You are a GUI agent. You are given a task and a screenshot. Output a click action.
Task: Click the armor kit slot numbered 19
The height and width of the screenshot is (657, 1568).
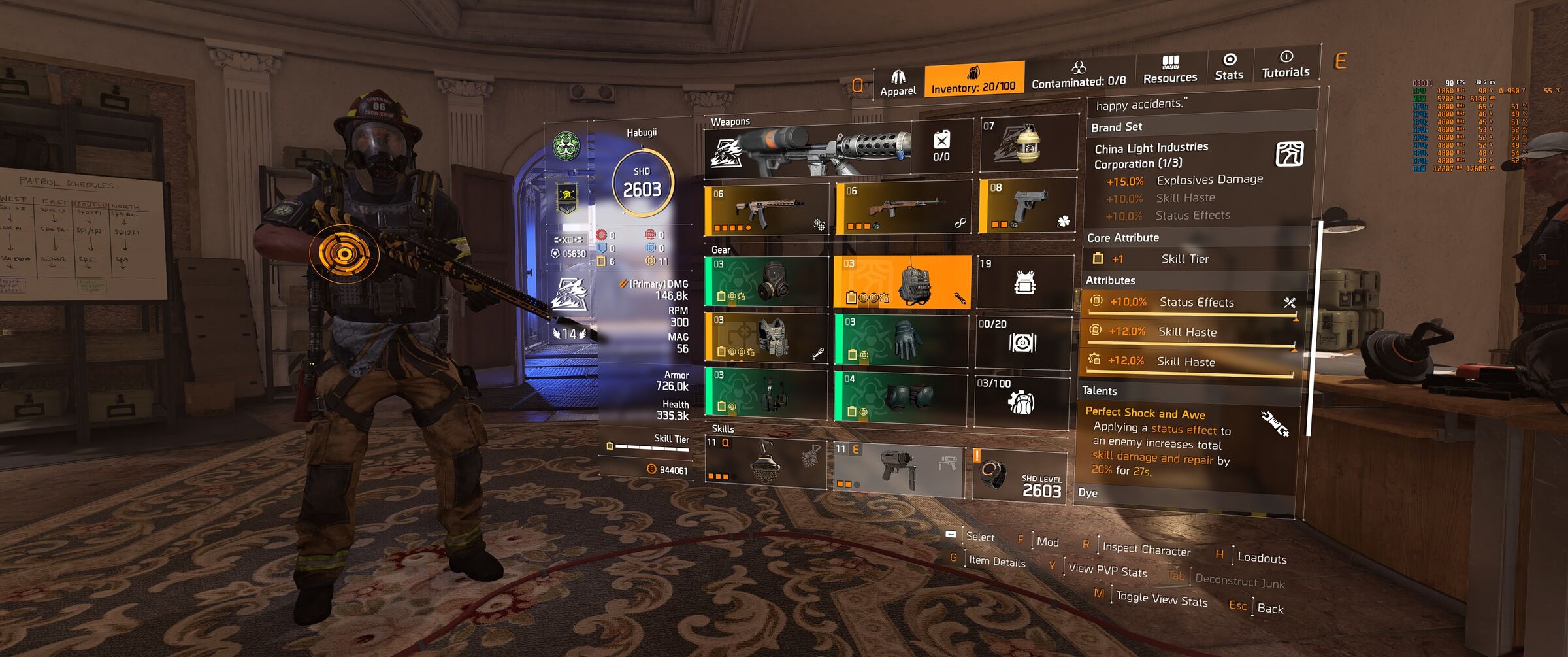1024,282
